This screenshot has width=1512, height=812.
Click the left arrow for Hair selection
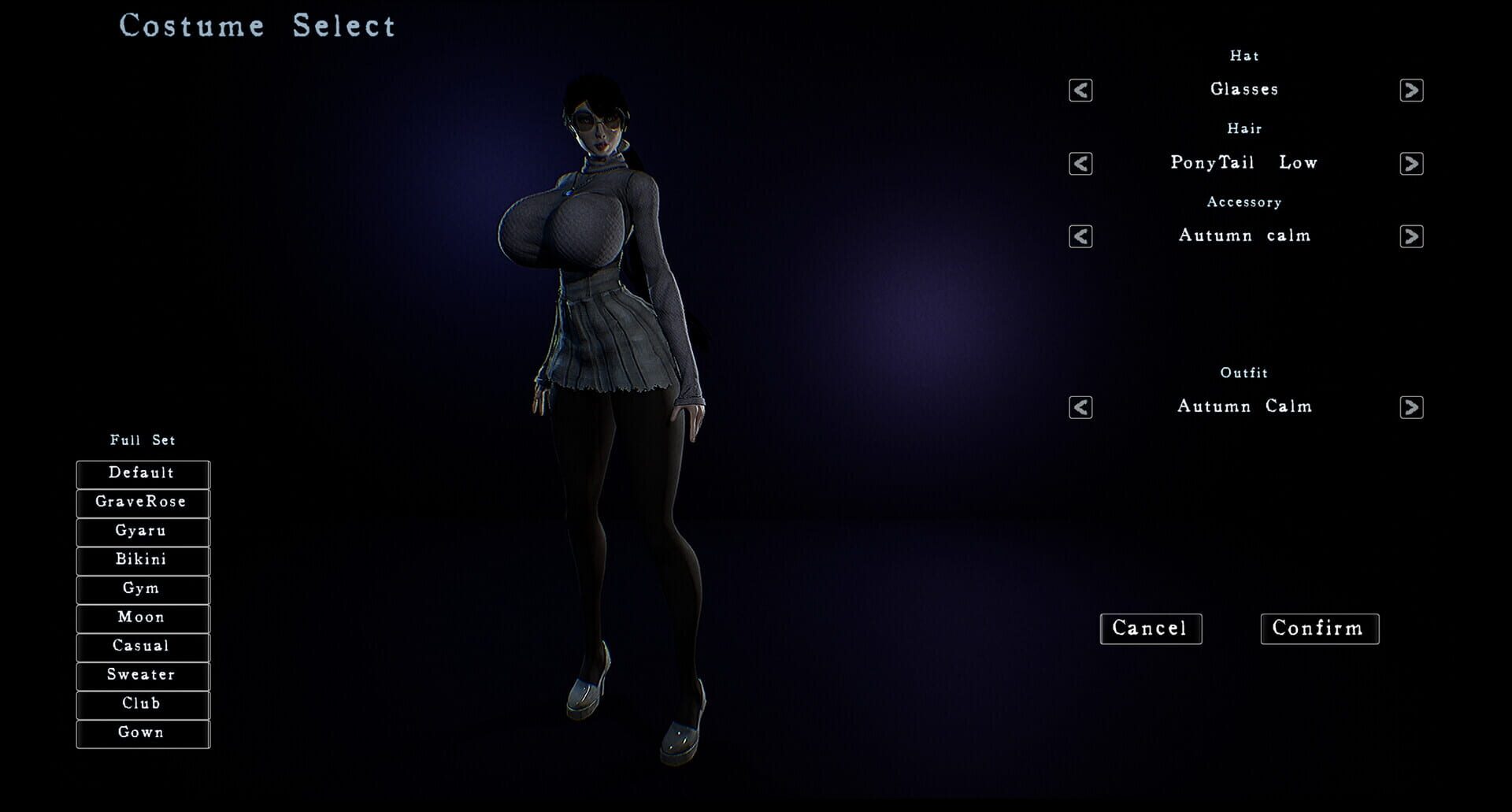[x=1080, y=164]
